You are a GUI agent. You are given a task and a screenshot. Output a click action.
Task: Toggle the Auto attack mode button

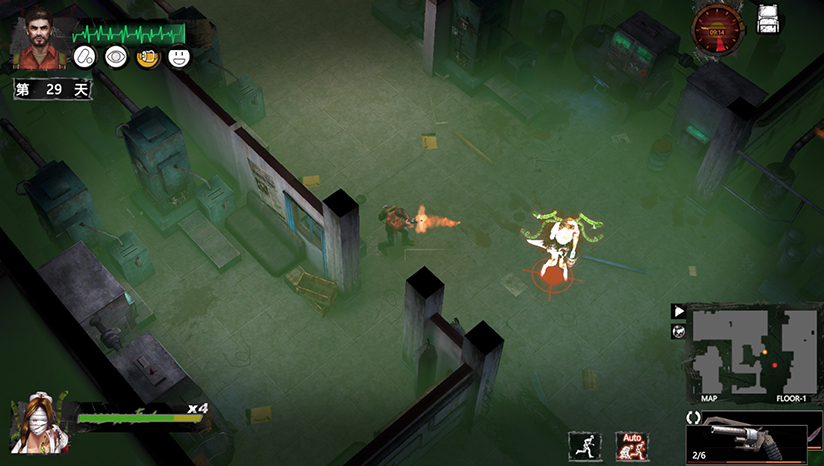click(632, 446)
